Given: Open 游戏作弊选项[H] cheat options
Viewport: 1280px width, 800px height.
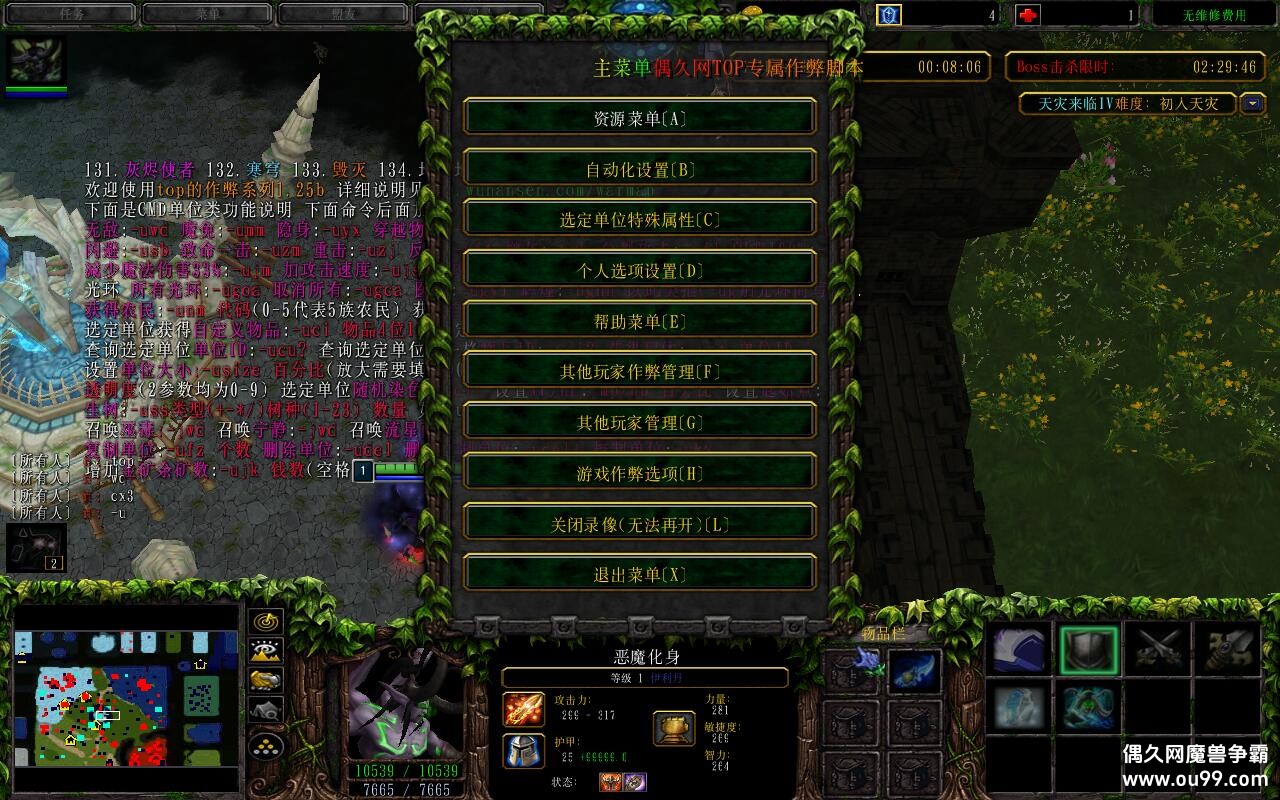Looking at the screenshot, I should [x=640, y=473].
